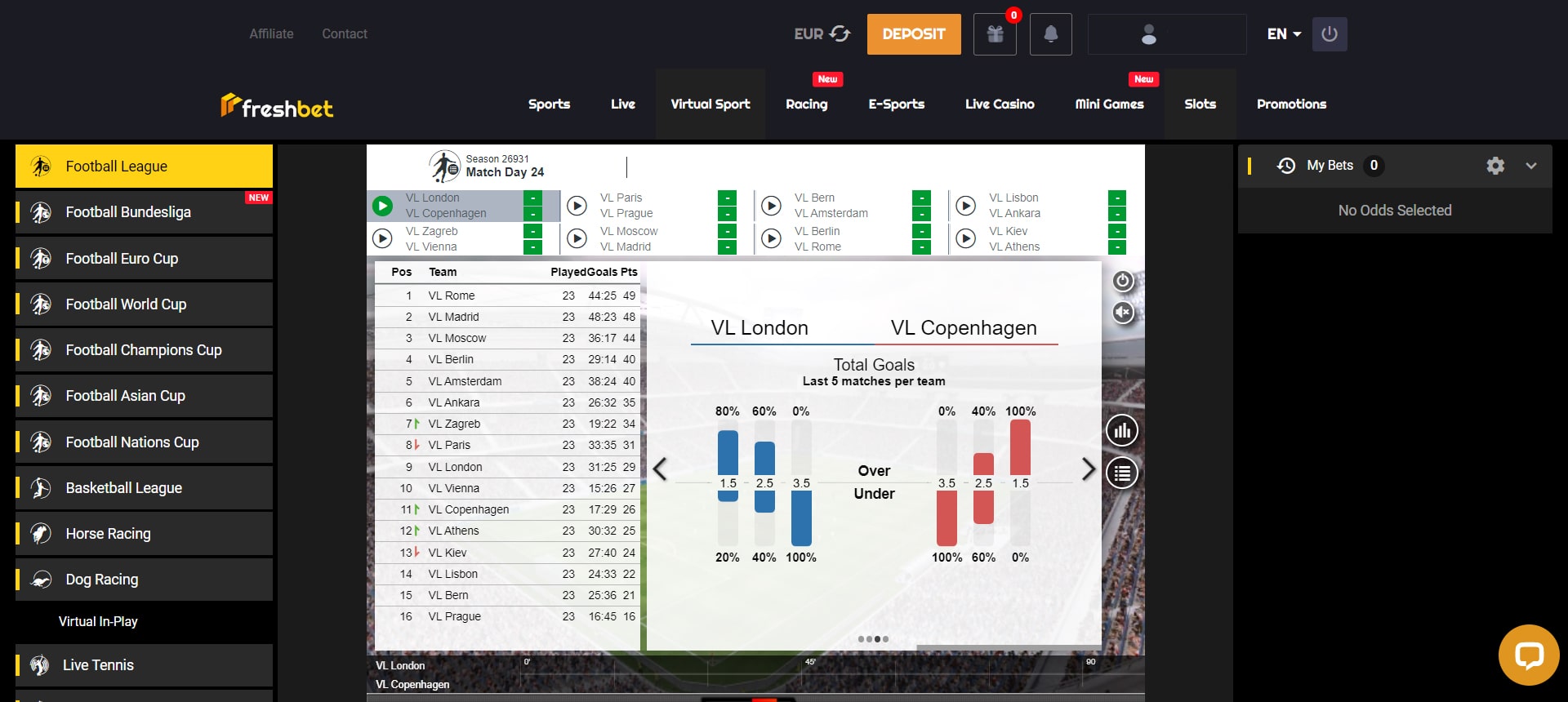Check the notifications bell
1568x702 pixels.
pos(1050,34)
